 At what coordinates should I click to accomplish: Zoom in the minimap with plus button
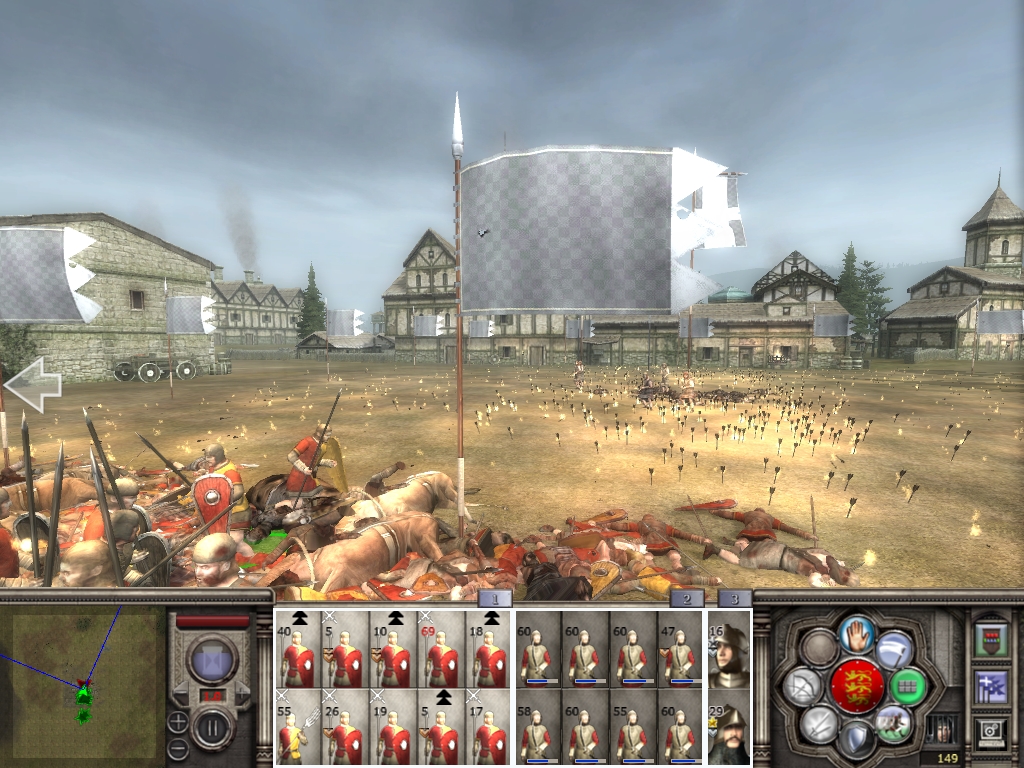pyautogui.click(x=177, y=720)
